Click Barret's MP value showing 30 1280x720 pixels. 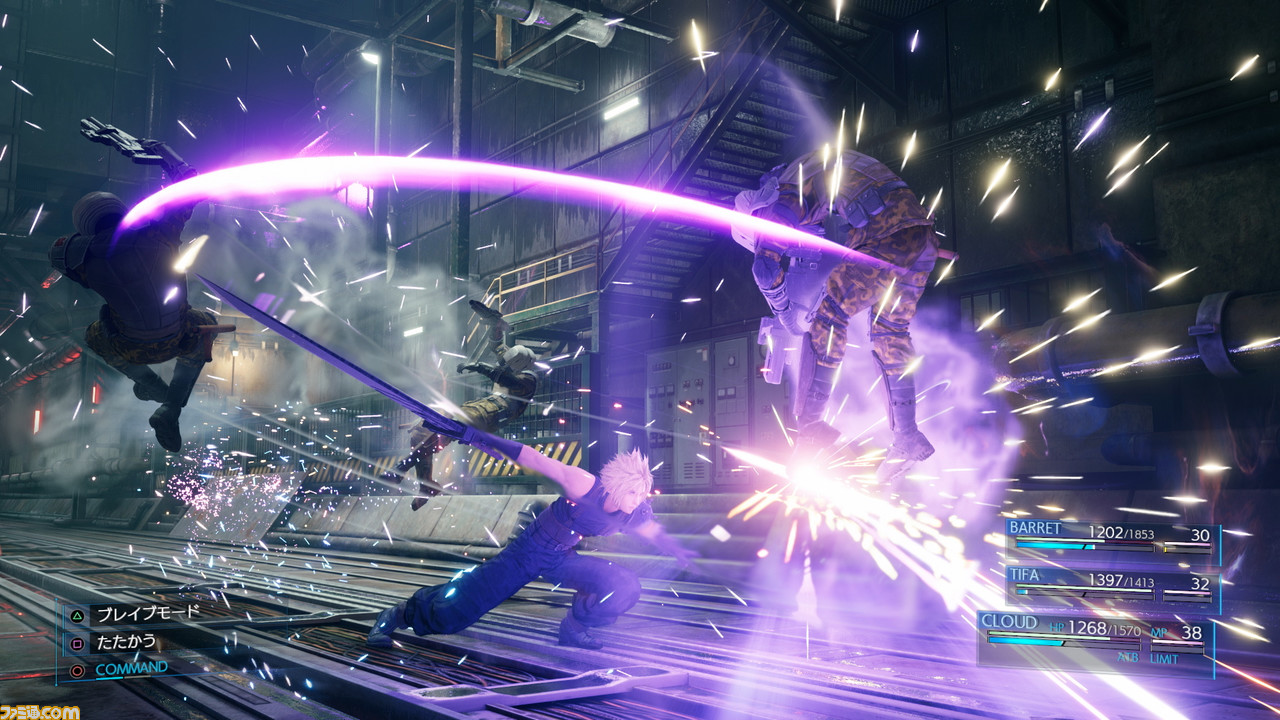pyautogui.click(x=1201, y=534)
